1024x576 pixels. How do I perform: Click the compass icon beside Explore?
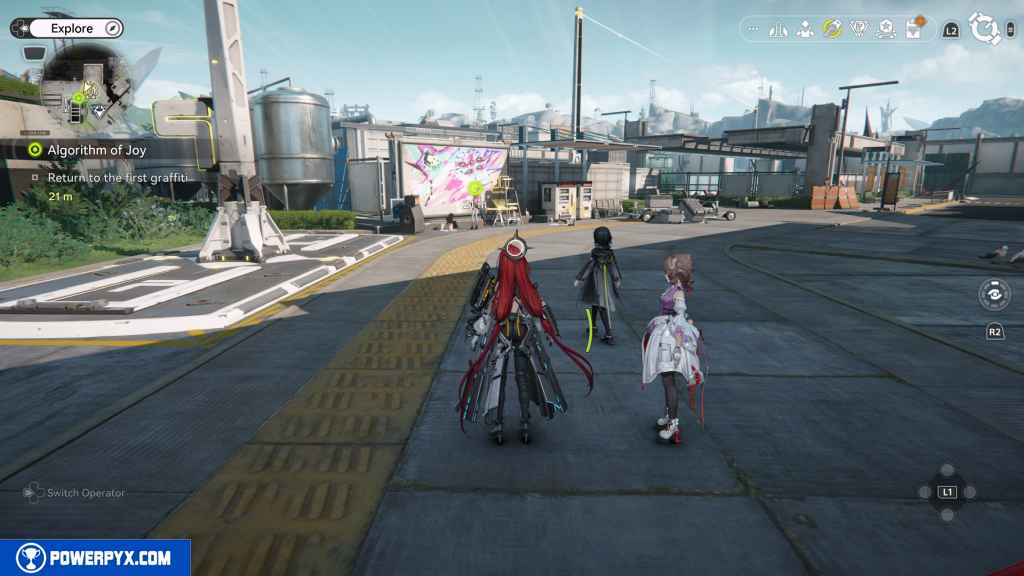click(112, 29)
